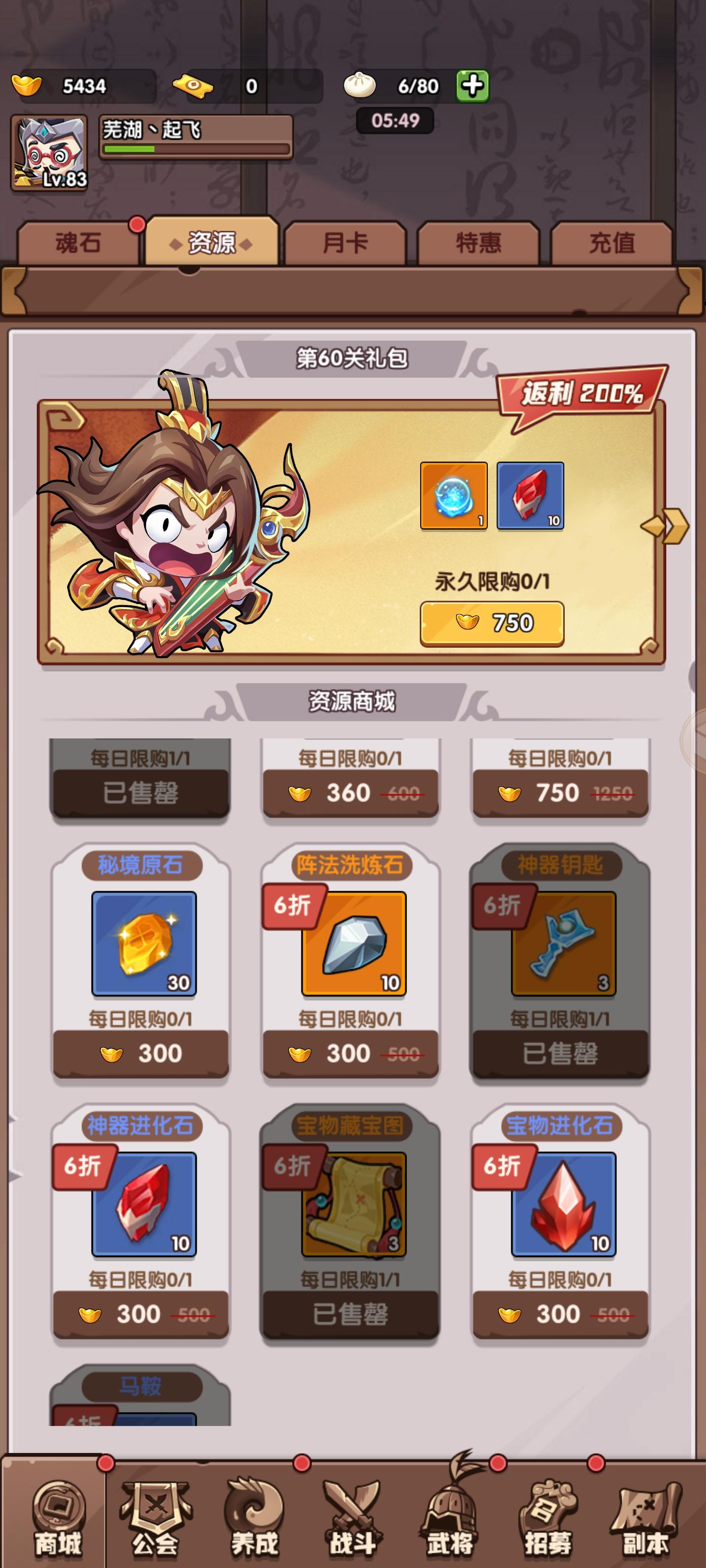Purchase the discounted 阵法洗炼石 for 300
This screenshot has height=1568, width=706.
[350, 1053]
